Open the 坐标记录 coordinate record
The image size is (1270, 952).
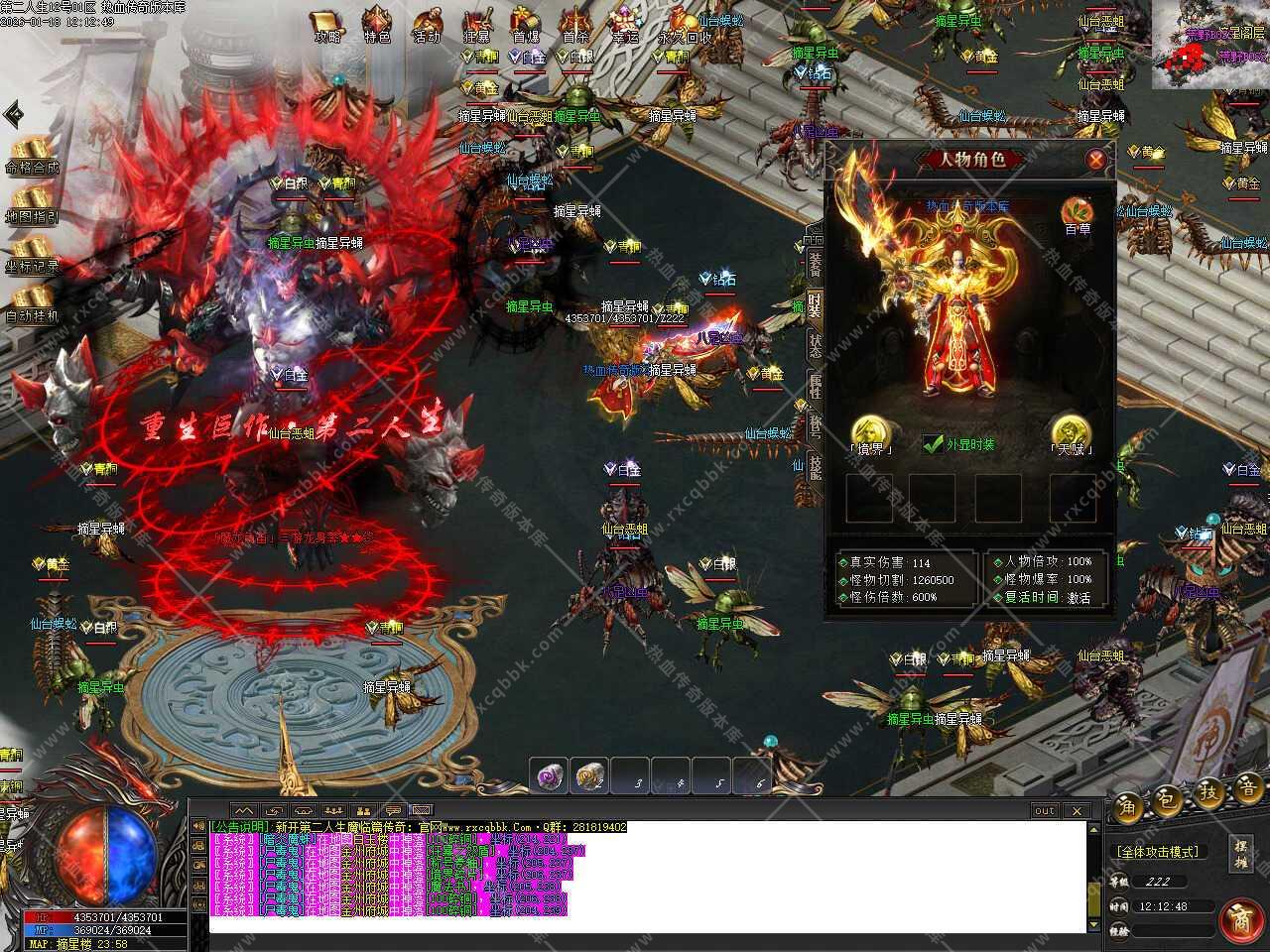pyautogui.click(x=32, y=254)
